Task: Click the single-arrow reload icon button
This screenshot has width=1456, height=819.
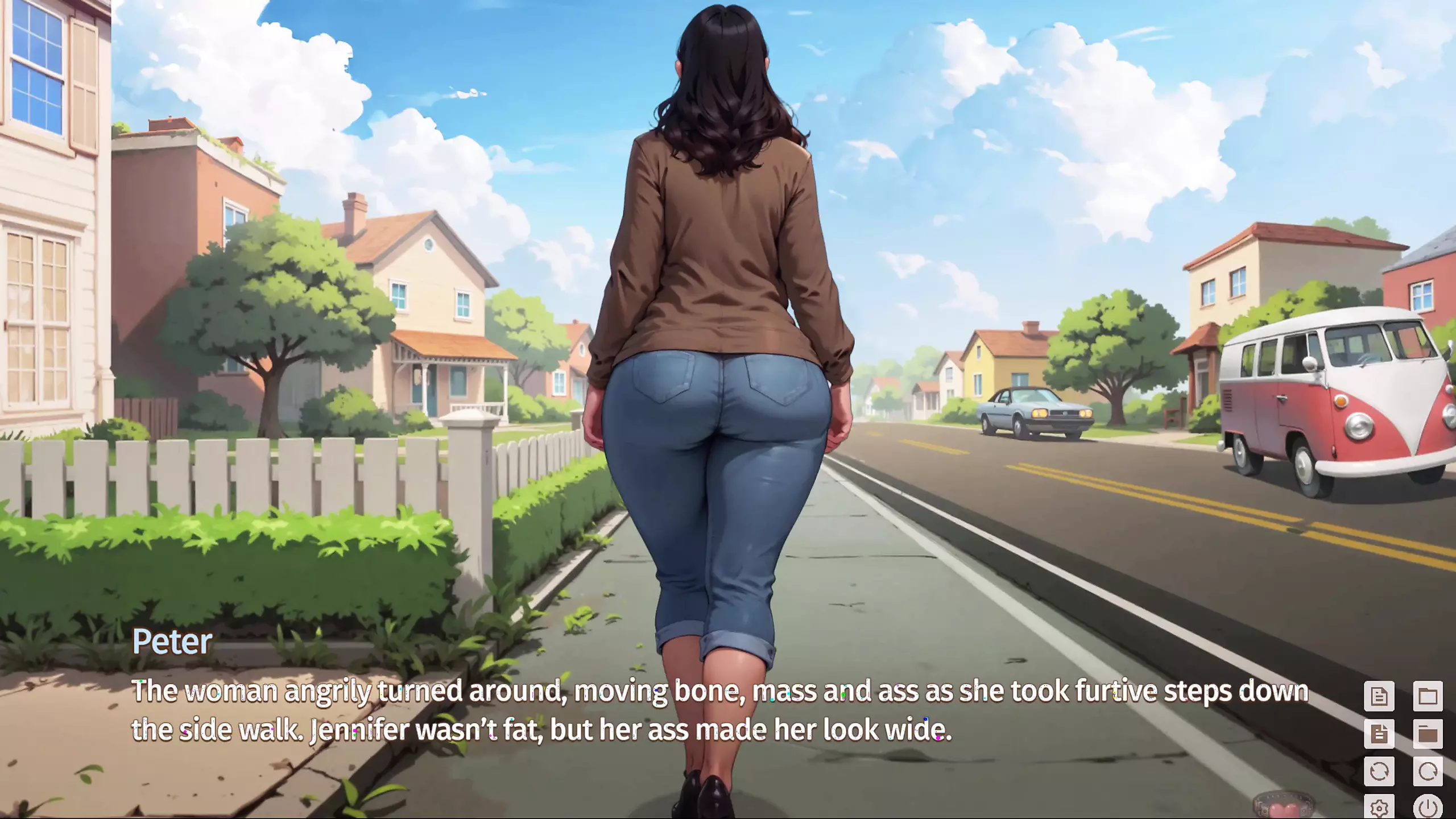Action: pos(1428,771)
